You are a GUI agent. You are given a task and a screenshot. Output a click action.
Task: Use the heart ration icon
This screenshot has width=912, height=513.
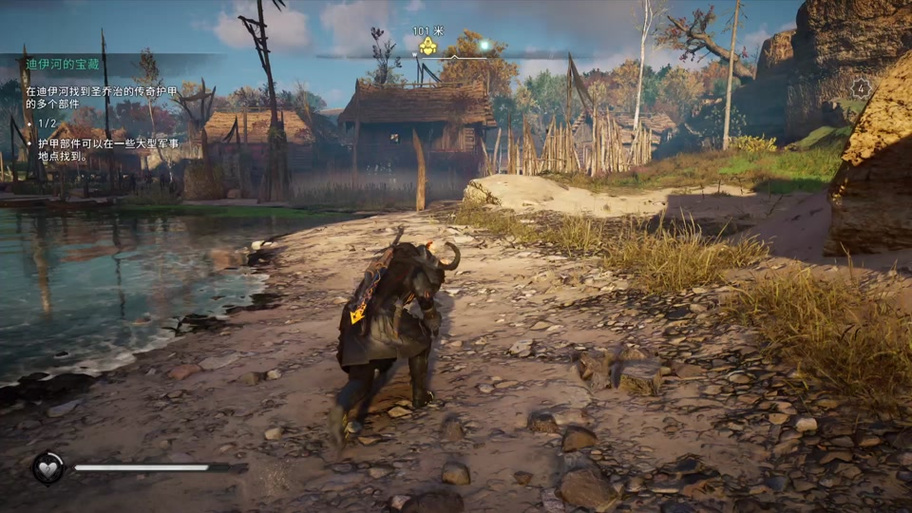(47, 467)
